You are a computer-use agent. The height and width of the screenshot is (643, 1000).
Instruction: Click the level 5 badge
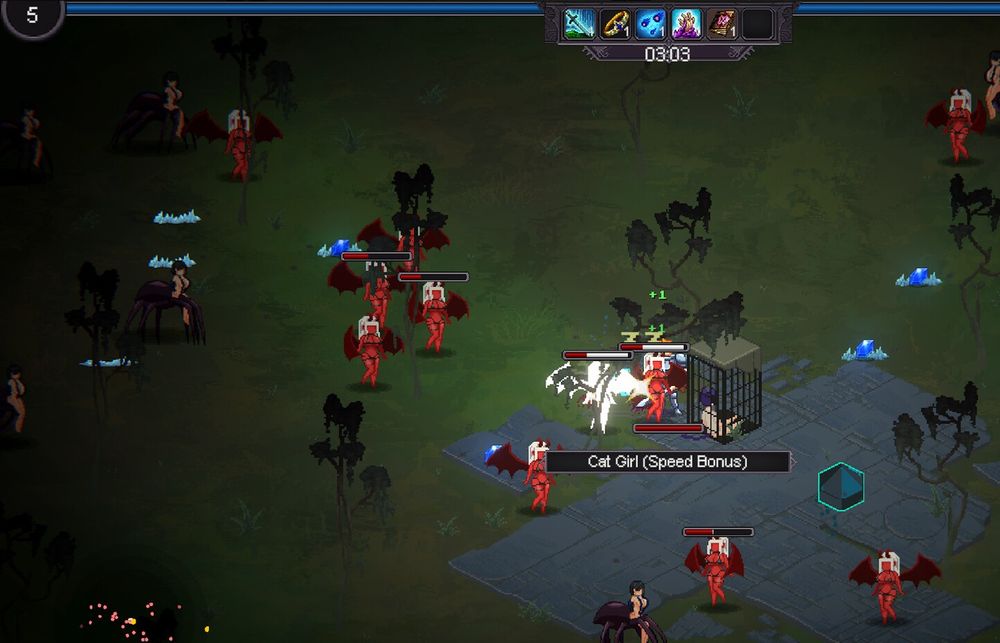[x=31, y=15]
